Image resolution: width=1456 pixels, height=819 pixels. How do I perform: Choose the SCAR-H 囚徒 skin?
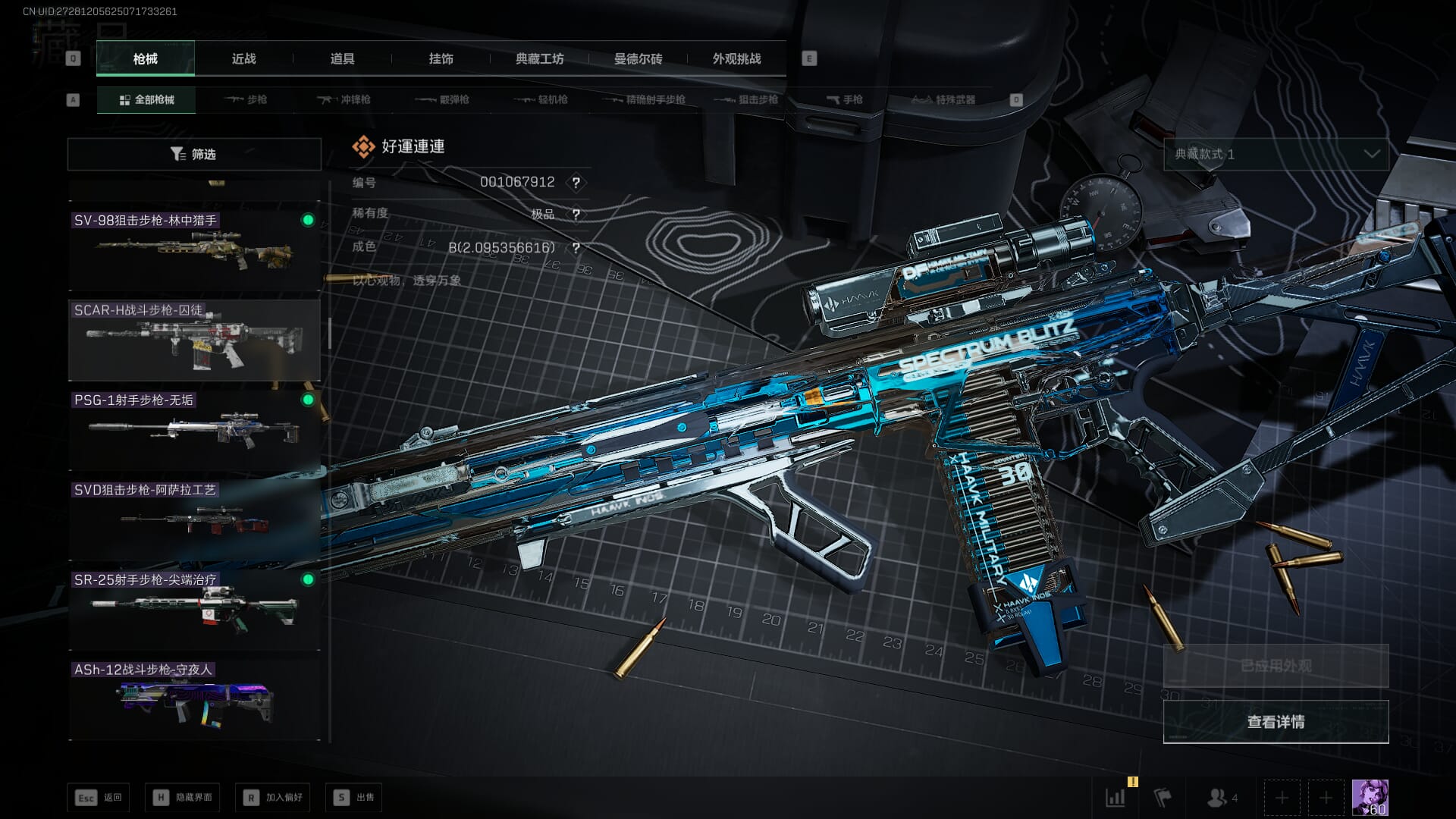point(194,339)
